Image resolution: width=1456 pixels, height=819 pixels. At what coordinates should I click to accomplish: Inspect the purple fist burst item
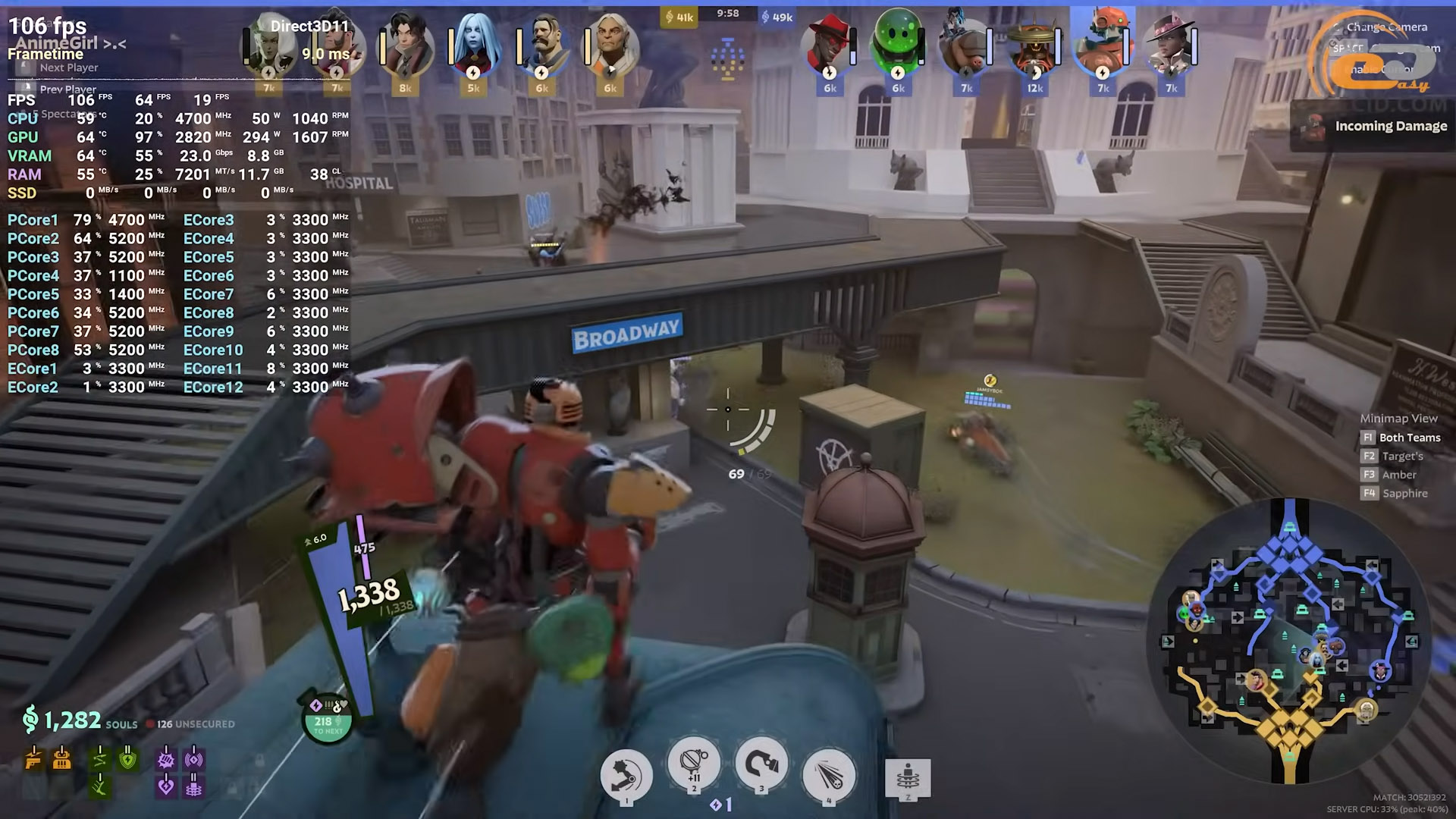(166, 759)
